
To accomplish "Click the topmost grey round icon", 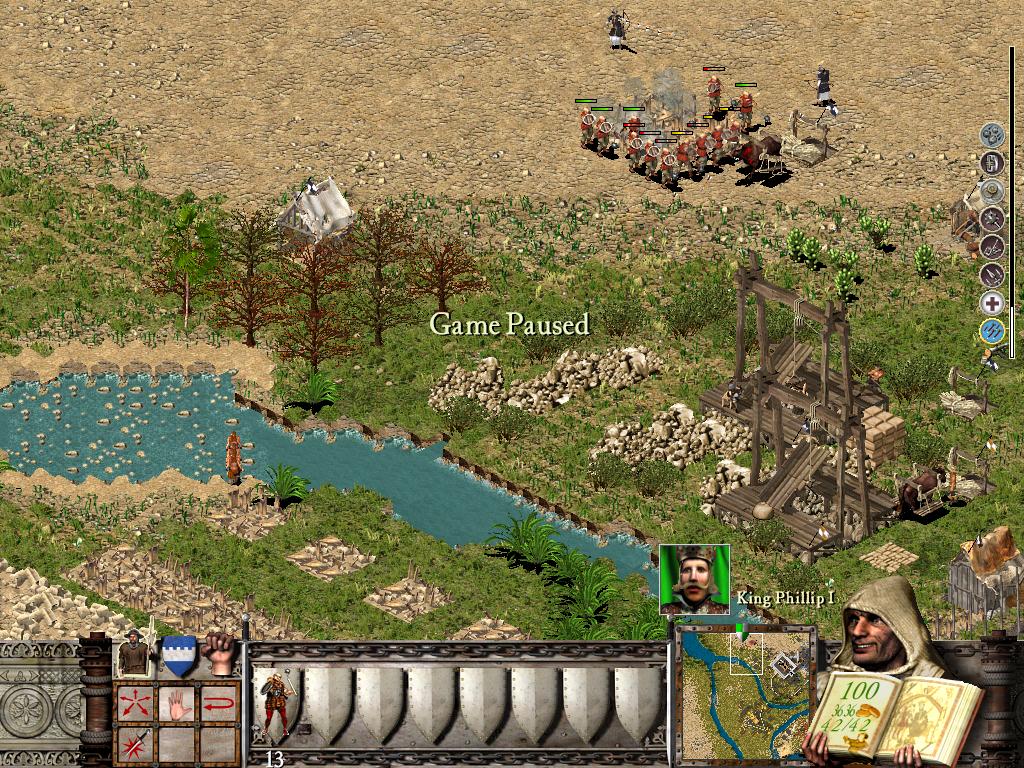I will click(x=991, y=134).
